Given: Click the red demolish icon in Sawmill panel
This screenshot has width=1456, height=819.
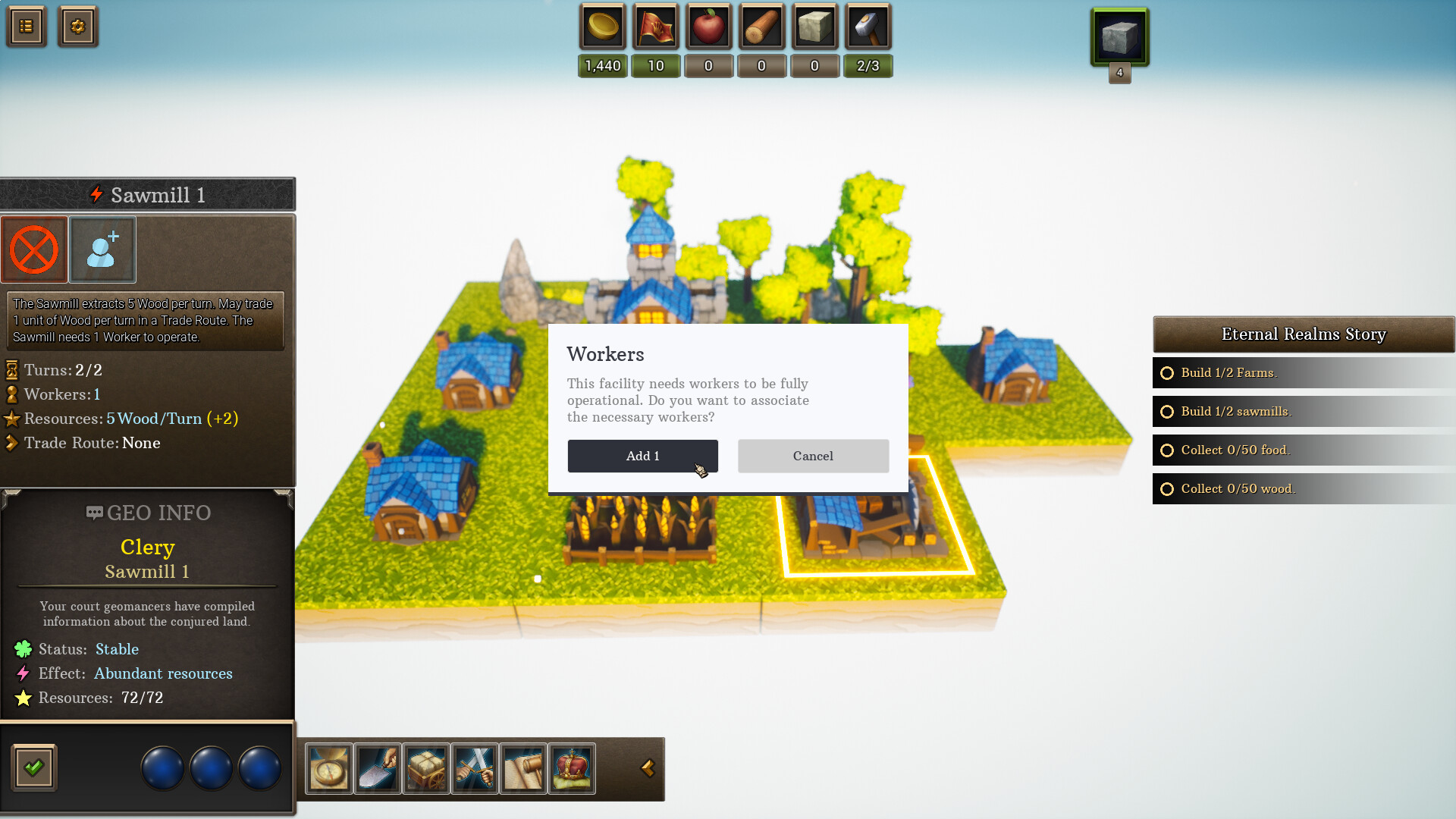Looking at the screenshot, I should [34, 249].
